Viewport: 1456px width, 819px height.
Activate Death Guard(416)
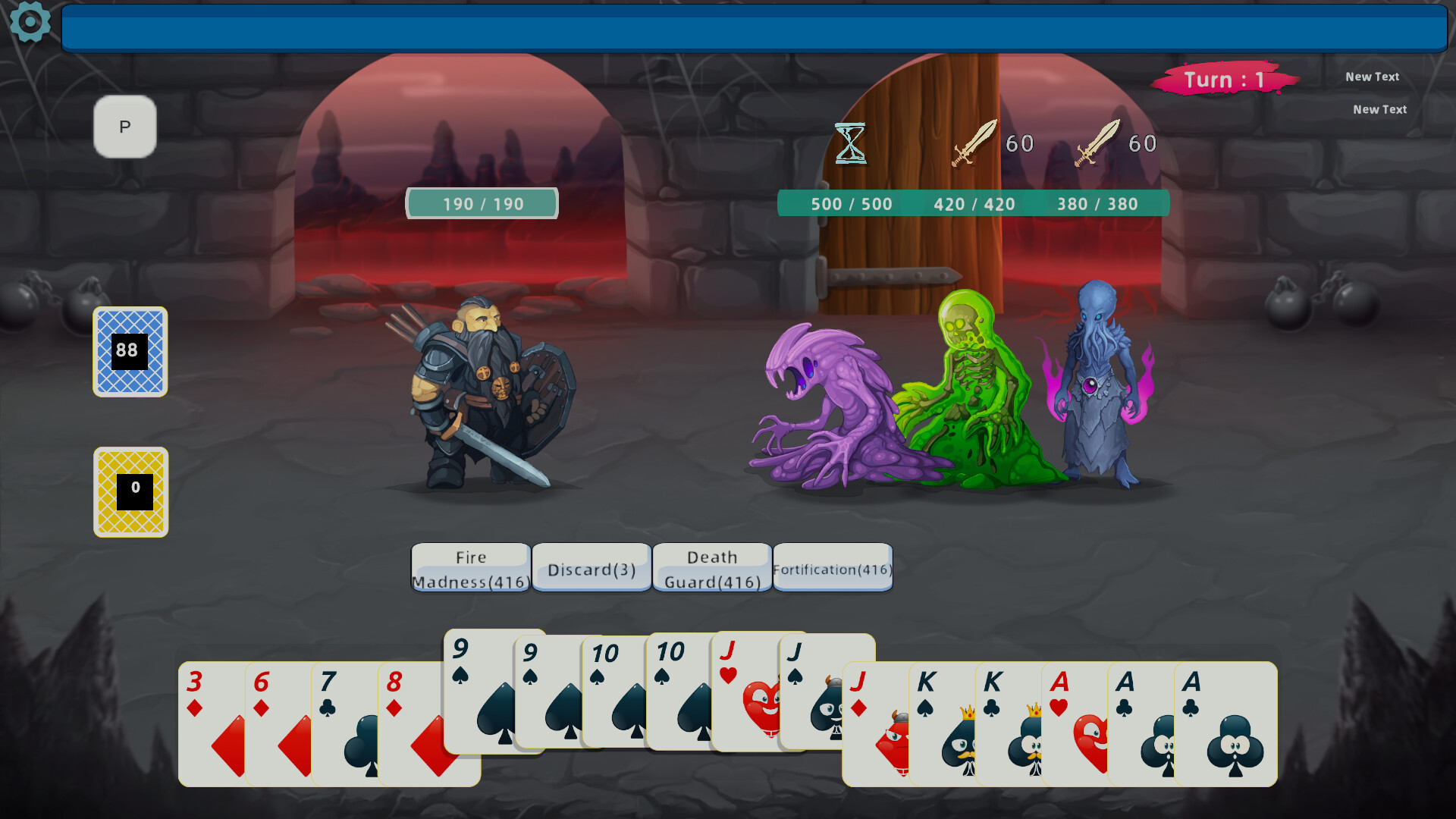click(x=712, y=567)
